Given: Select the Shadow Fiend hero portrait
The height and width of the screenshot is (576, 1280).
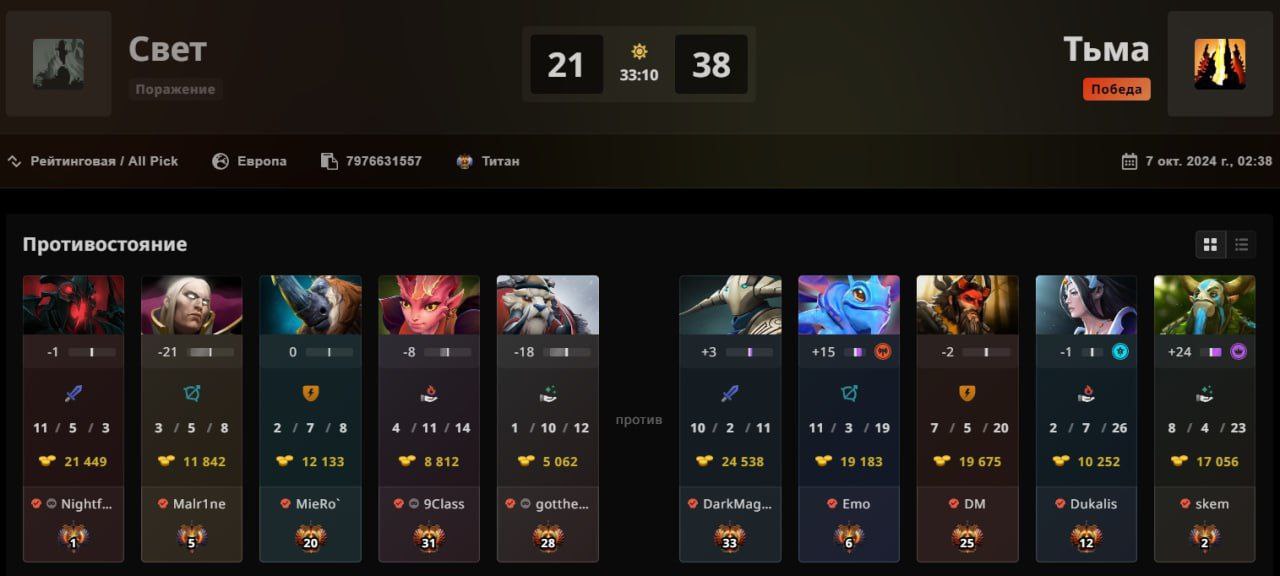Looking at the screenshot, I should click(x=74, y=305).
